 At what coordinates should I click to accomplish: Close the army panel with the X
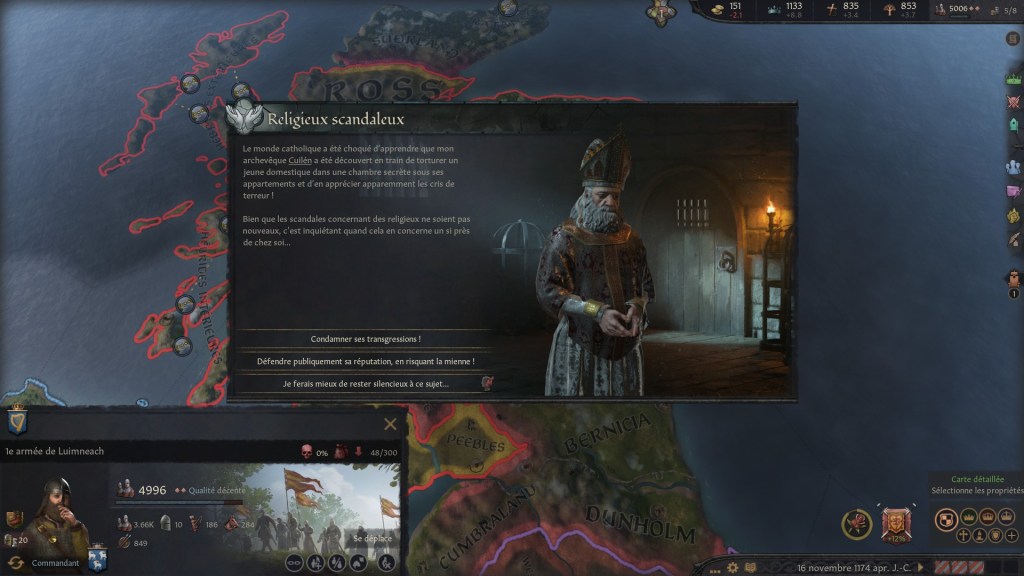(390, 424)
